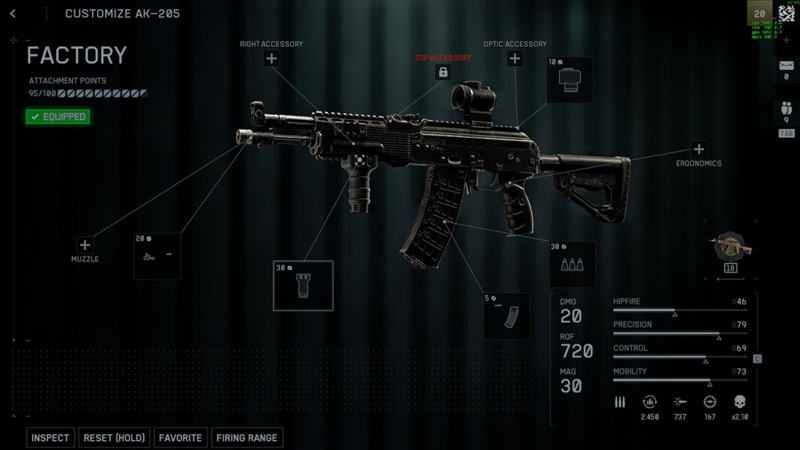Click the green Equipped badge
This screenshot has height=450, width=800.
click(x=57, y=117)
